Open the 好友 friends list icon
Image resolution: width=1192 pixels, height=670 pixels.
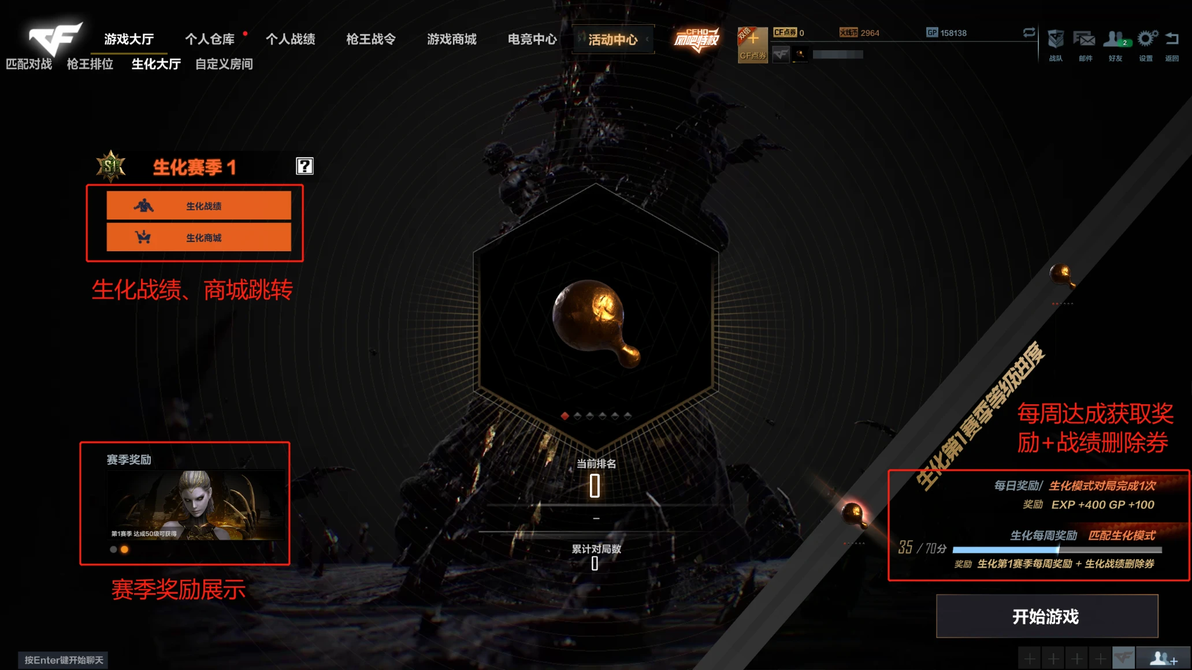[x=1115, y=43]
